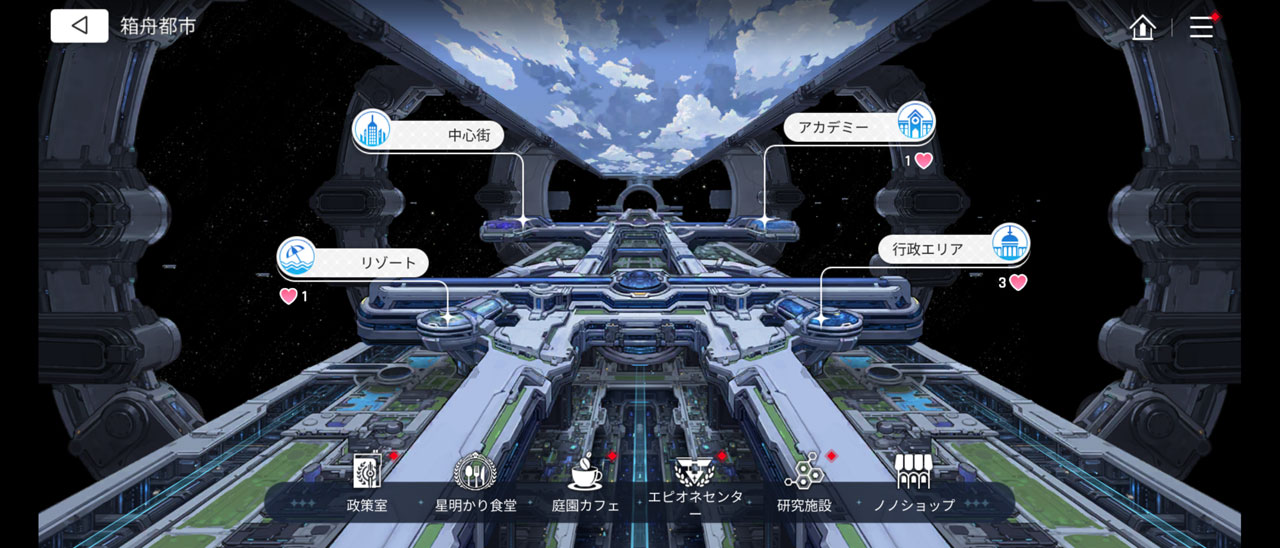This screenshot has width=1280, height=548.
Task: Select the 中心街 location
Action: pyautogui.click(x=428, y=133)
